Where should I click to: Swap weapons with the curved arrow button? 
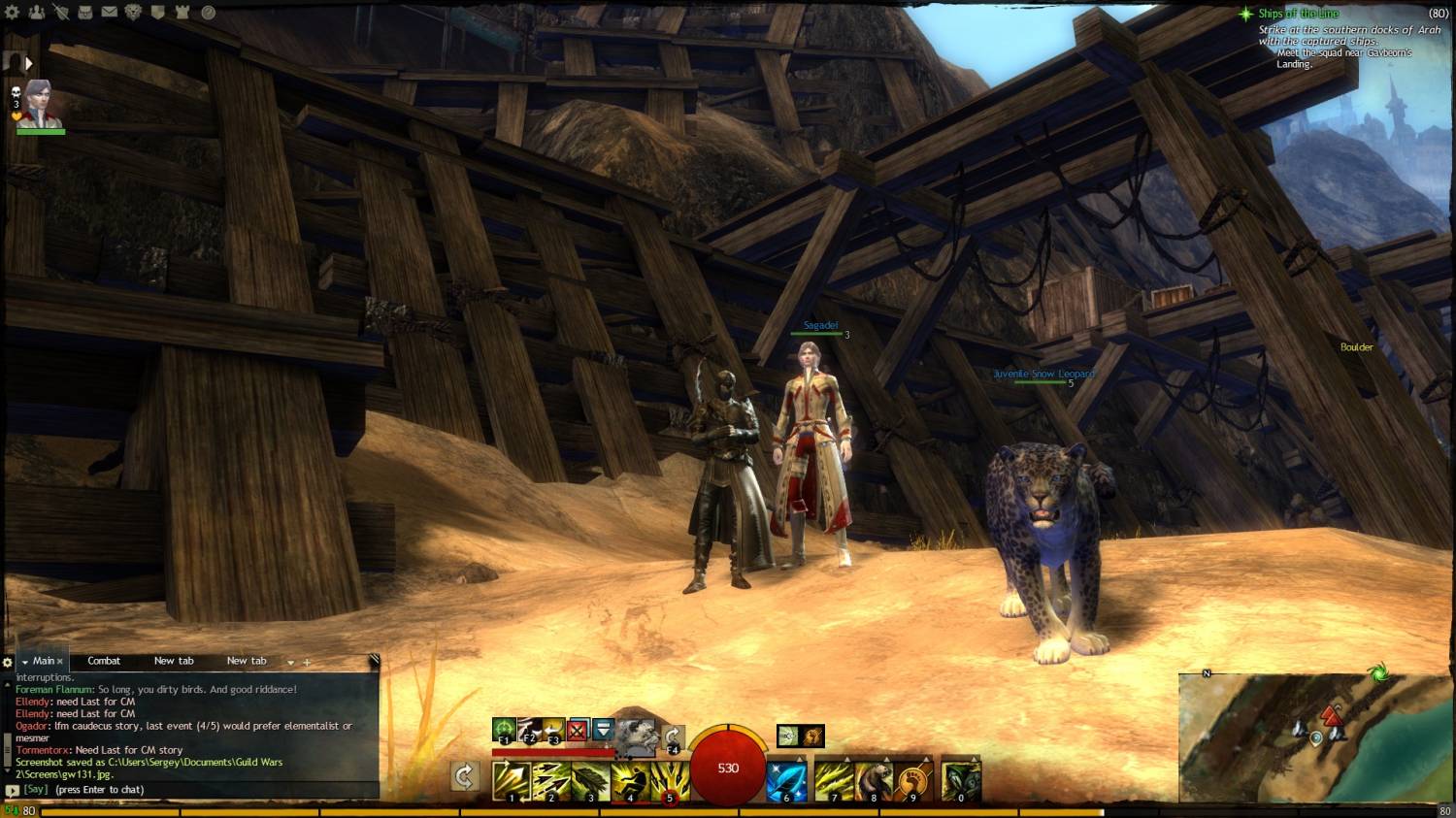465,776
